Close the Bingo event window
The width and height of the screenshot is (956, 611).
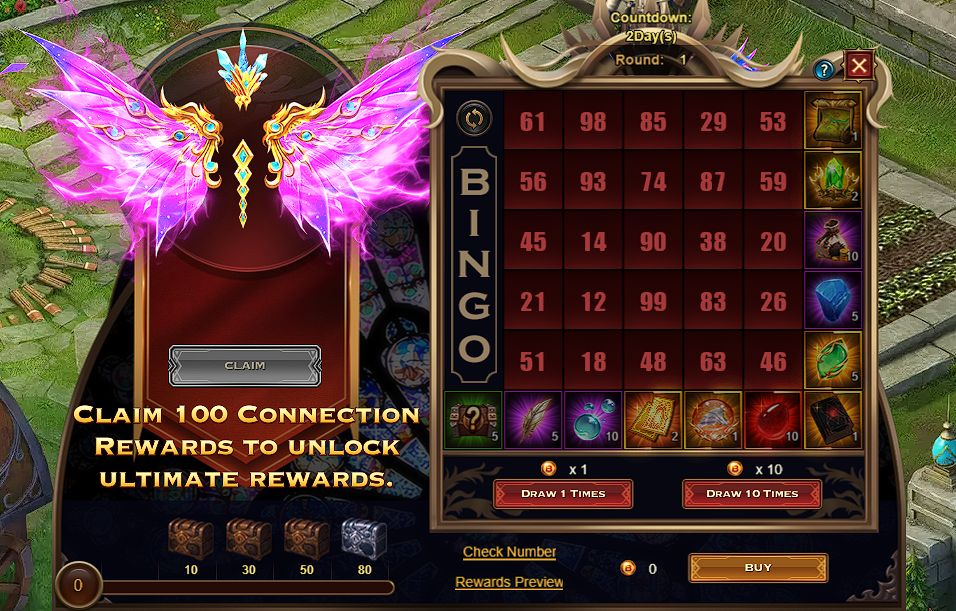pyautogui.click(x=858, y=67)
